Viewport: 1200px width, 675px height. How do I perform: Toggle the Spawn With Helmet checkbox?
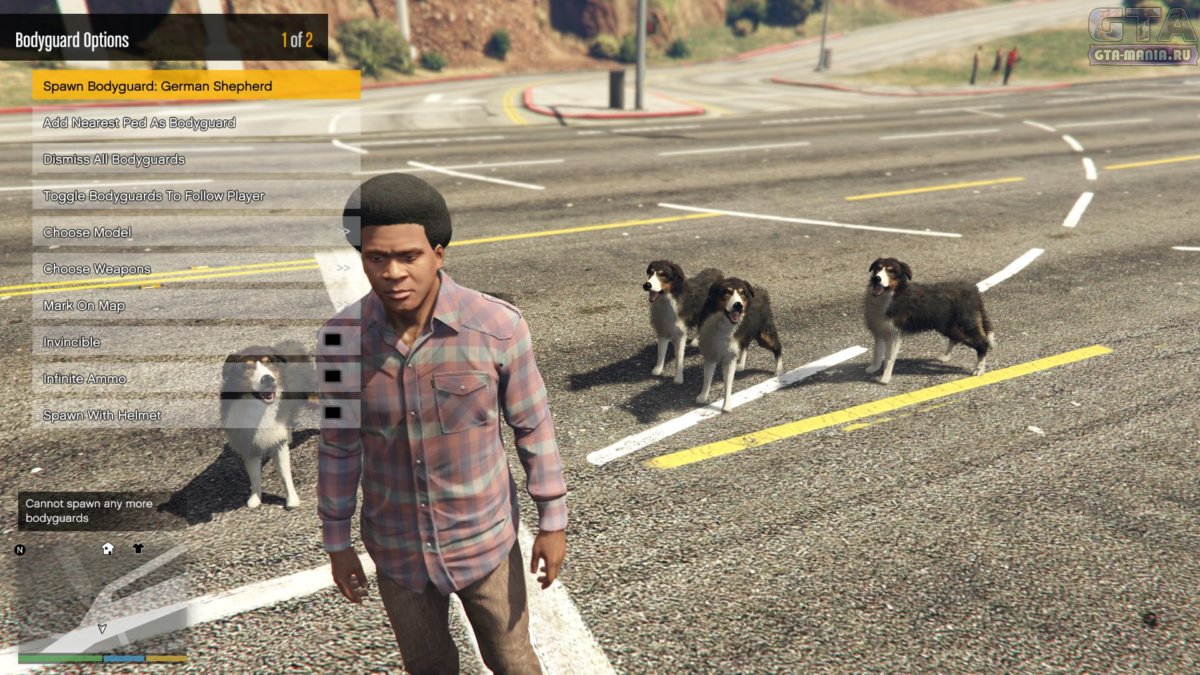tap(333, 414)
